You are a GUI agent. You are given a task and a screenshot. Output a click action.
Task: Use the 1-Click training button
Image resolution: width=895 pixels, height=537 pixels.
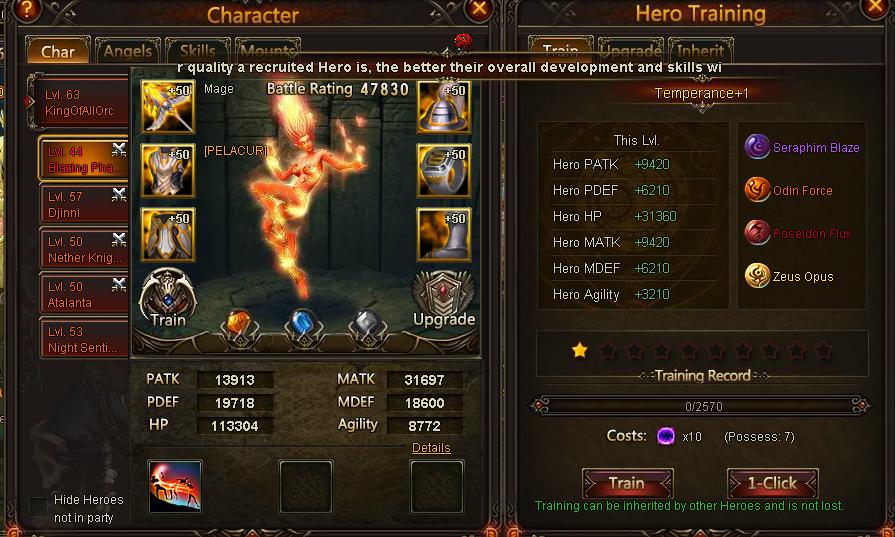click(772, 483)
